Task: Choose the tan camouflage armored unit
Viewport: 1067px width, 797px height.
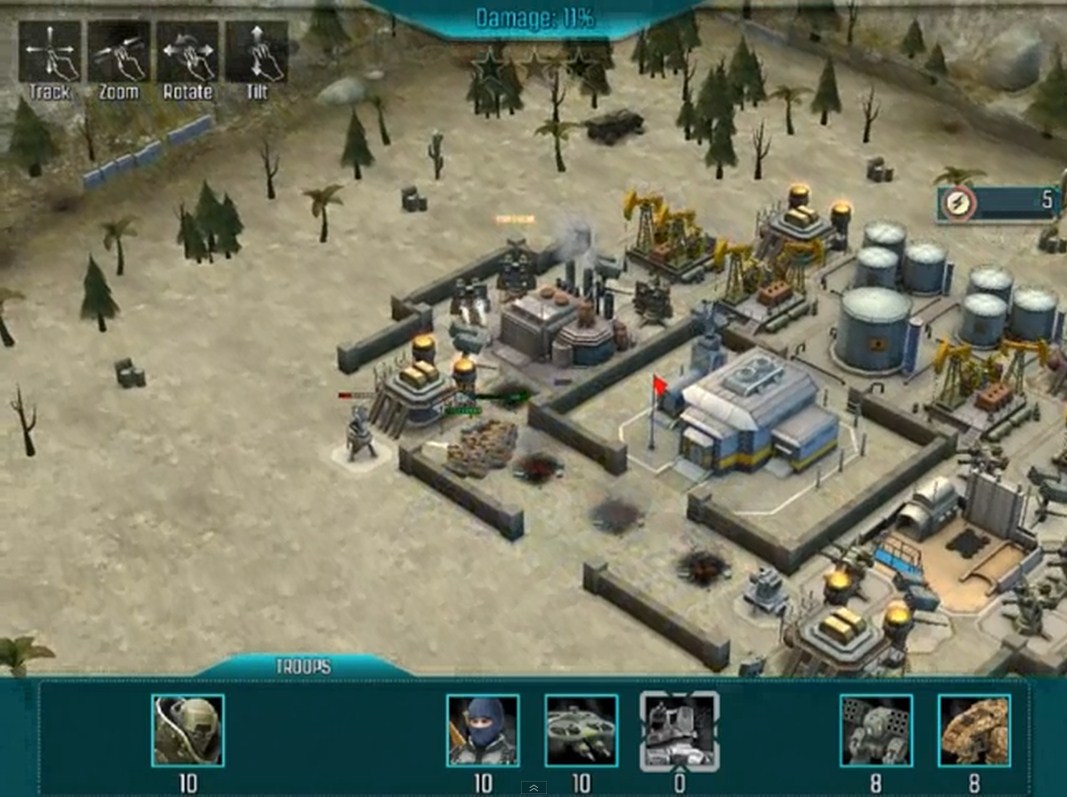Action: coord(974,730)
